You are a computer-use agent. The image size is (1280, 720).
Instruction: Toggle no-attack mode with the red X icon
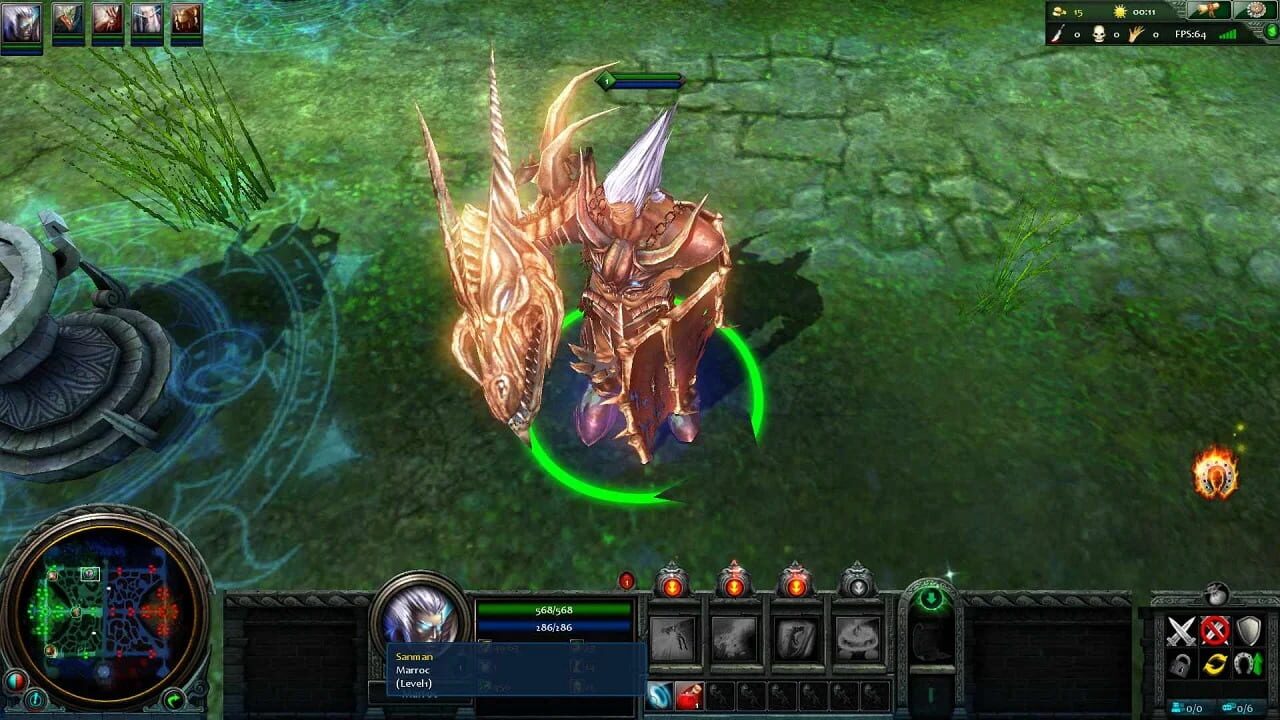click(1215, 629)
